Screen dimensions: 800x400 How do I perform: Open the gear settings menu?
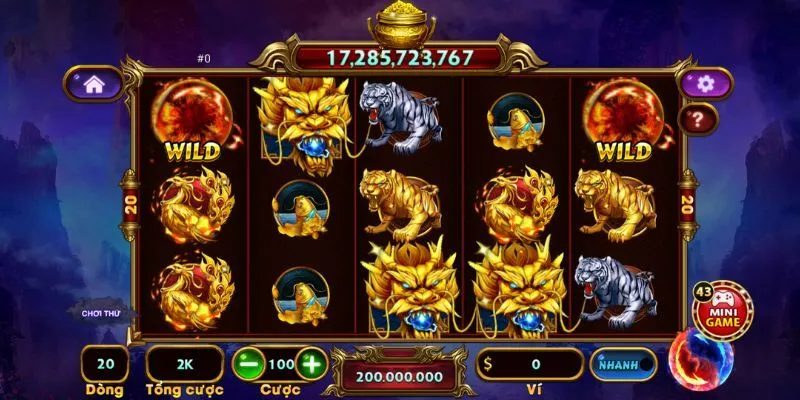[704, 84]
